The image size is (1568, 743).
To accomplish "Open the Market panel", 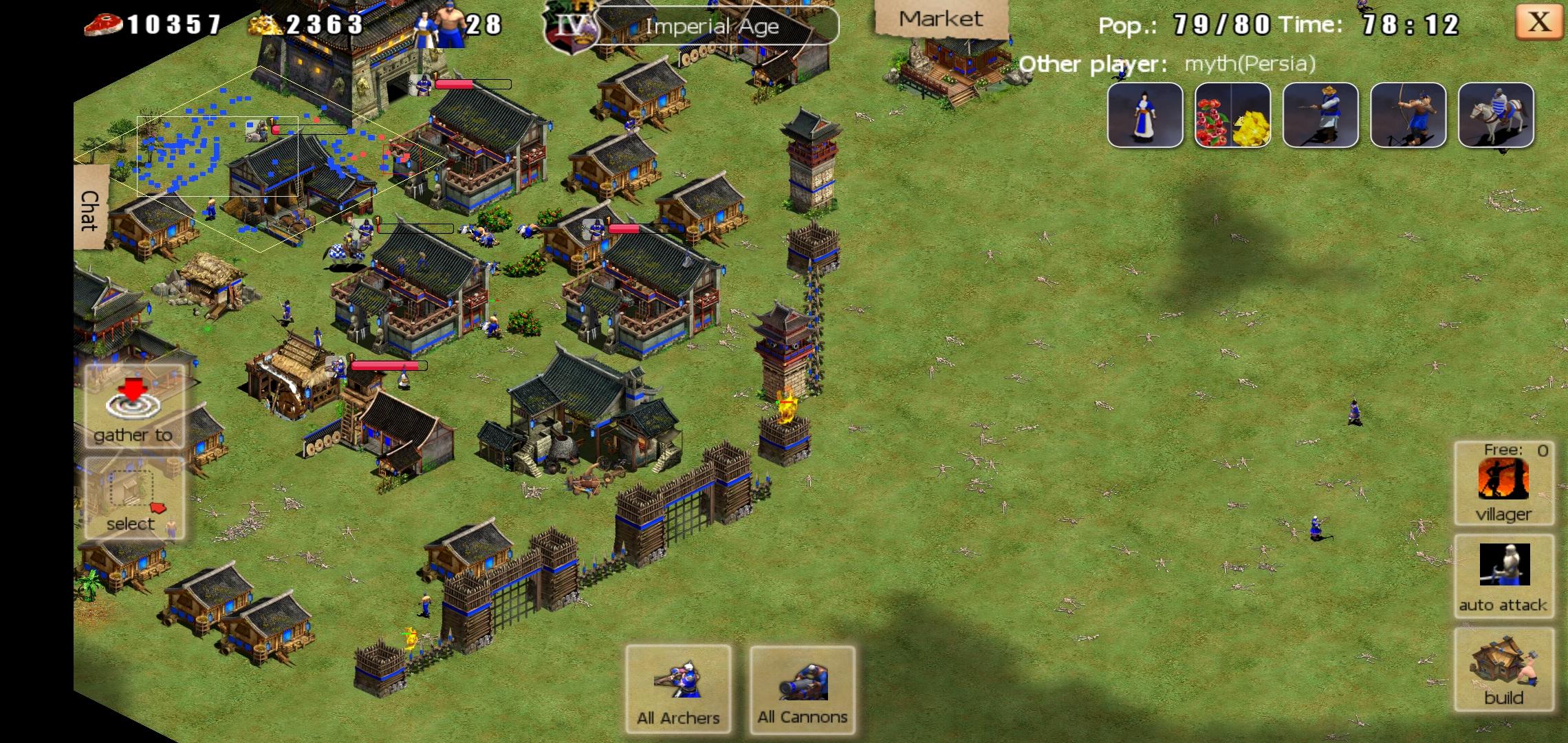I will (940, 19).
